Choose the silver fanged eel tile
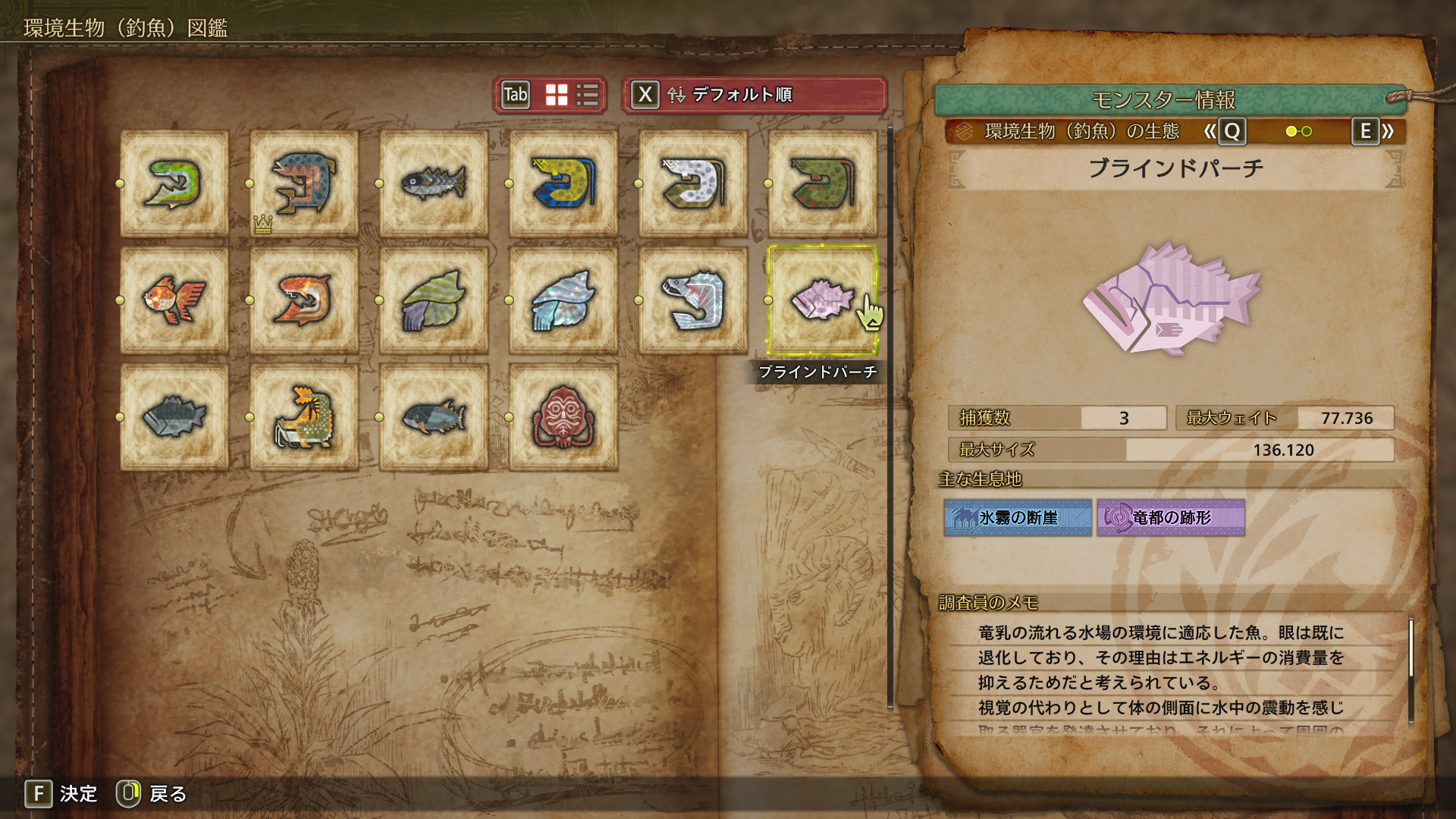This screenshot has height=819, width=1456. (692, 300)
